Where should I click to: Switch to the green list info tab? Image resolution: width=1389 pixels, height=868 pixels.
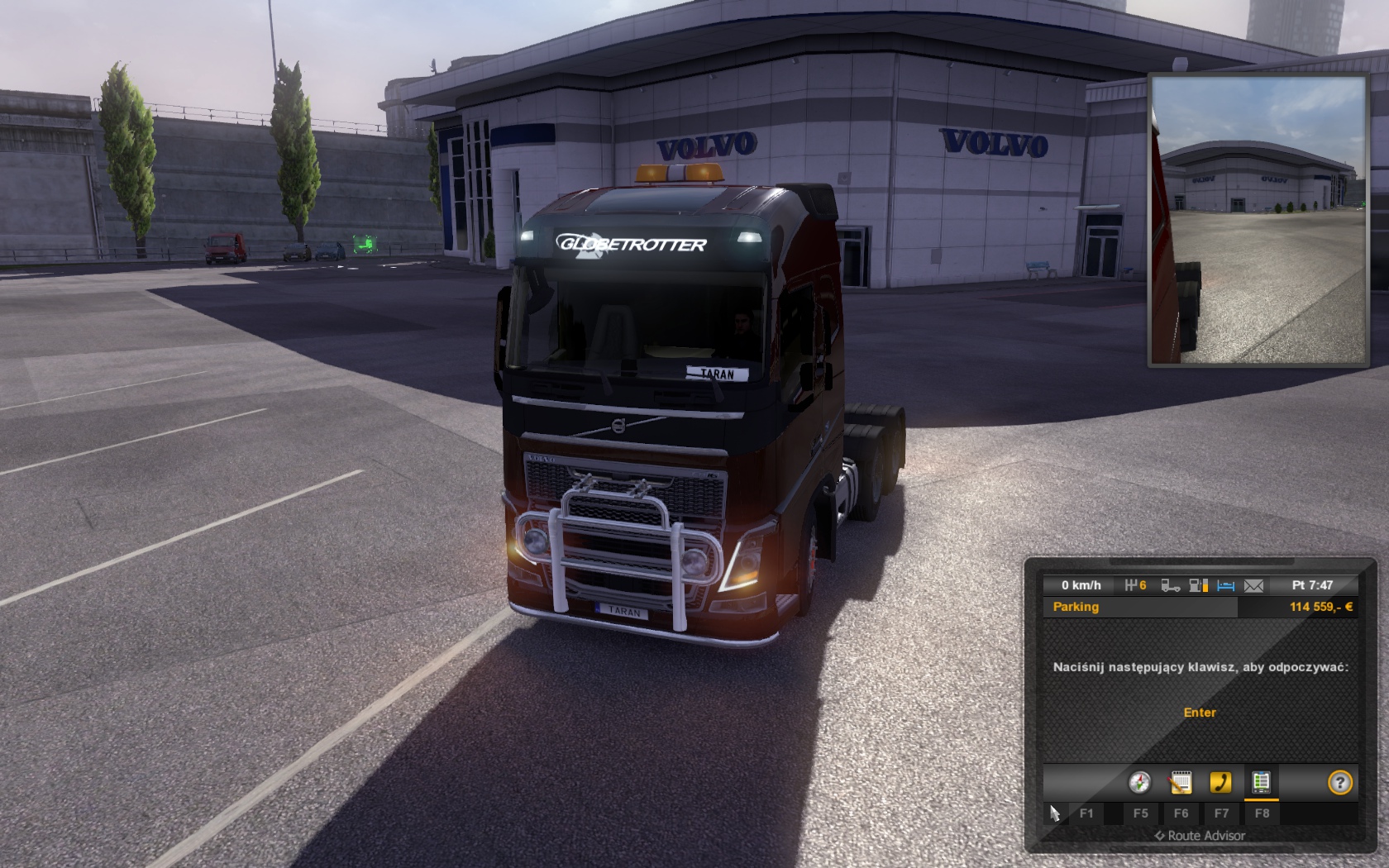1261,782
